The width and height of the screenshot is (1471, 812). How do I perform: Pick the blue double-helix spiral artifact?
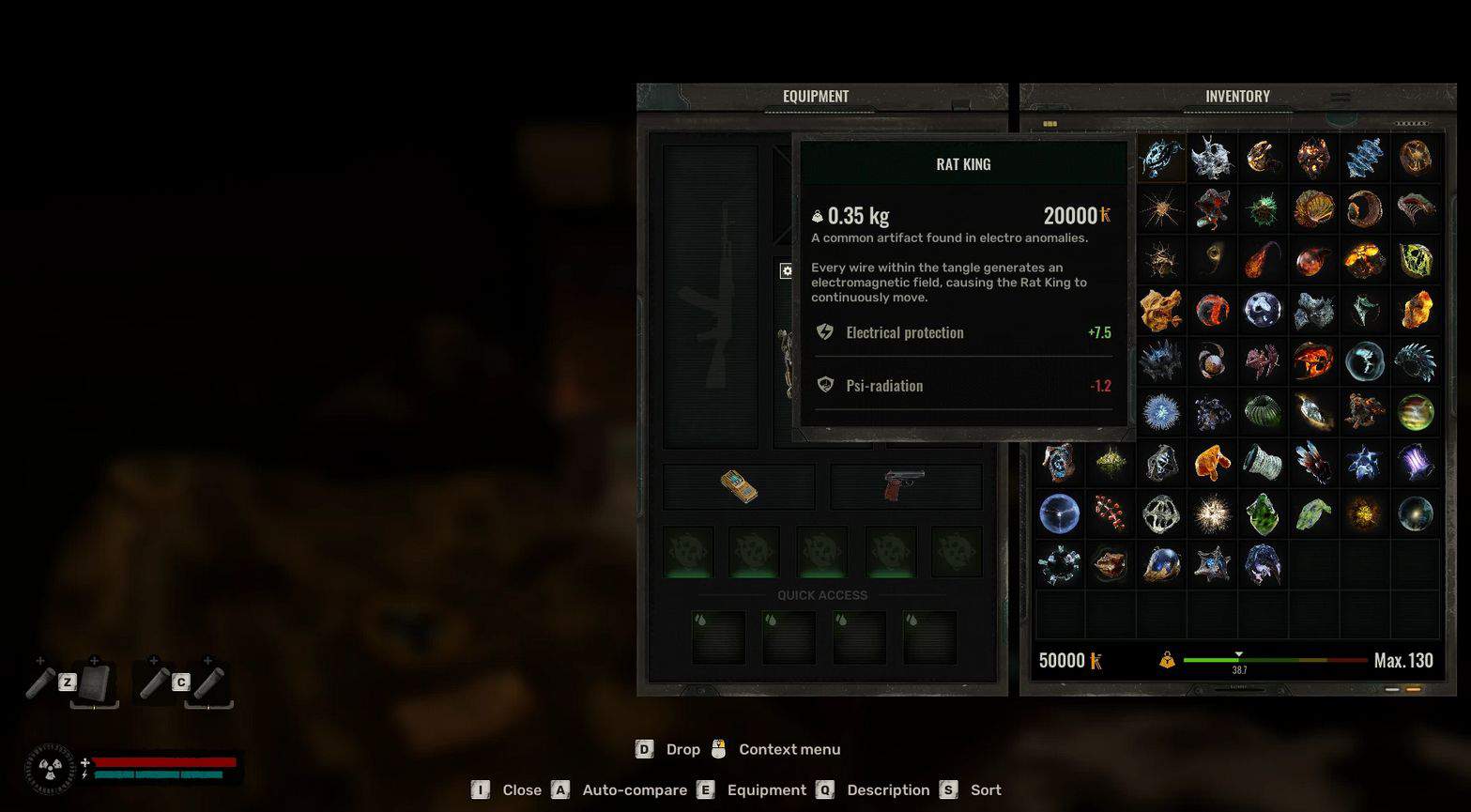click(x=1364, y=158)
